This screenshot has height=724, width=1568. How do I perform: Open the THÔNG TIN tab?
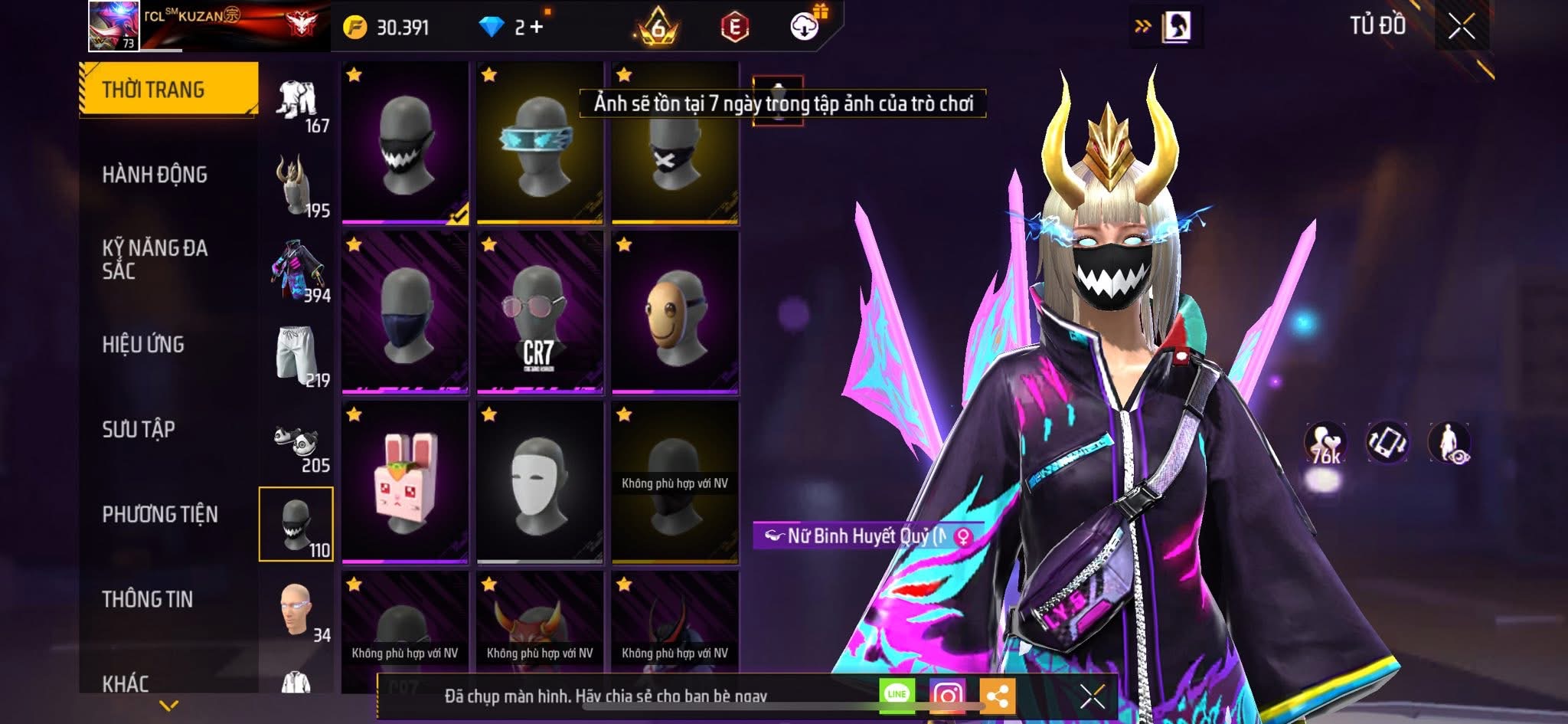[x=148, y=599]
